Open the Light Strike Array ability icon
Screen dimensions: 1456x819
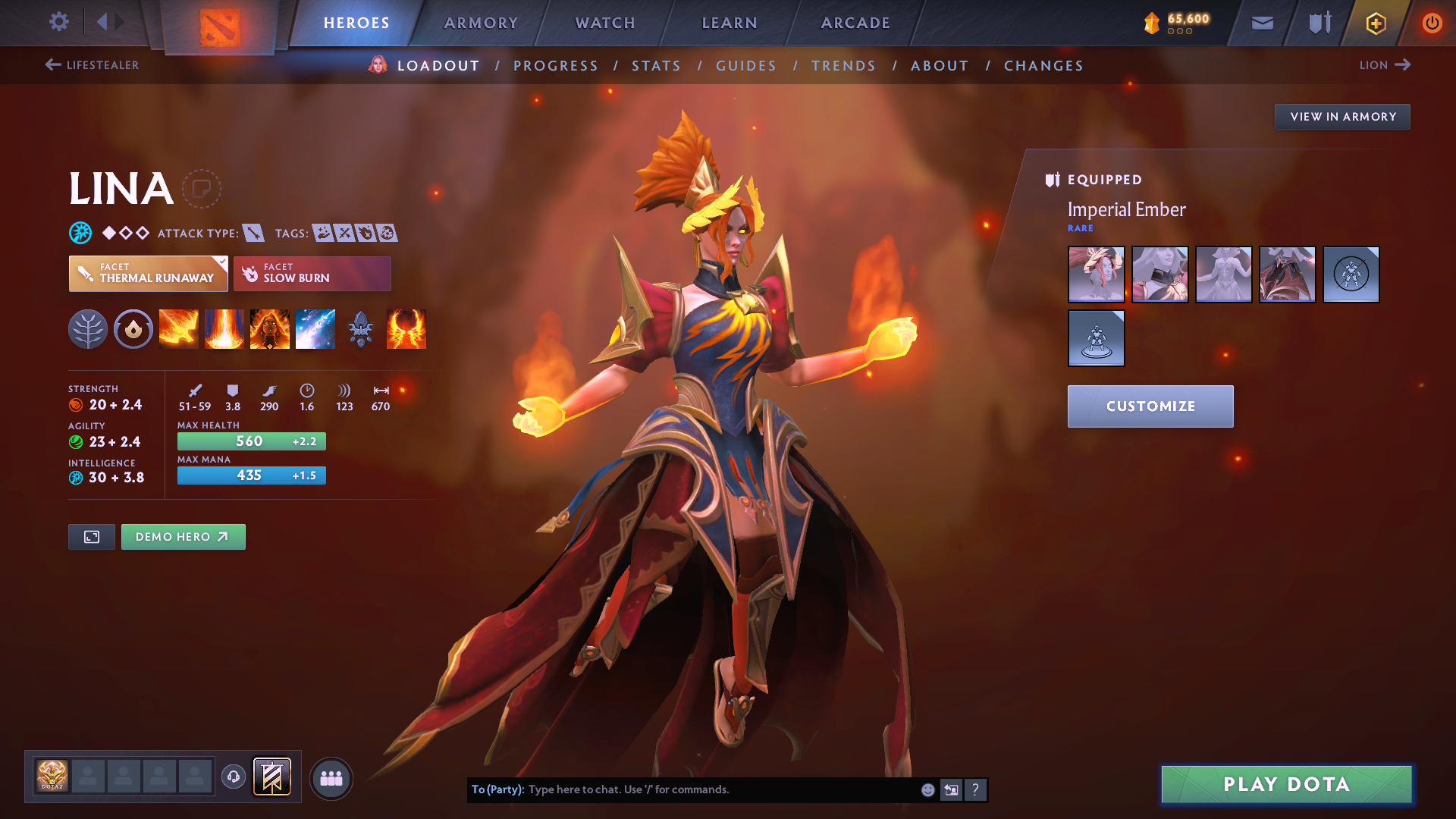224,329
